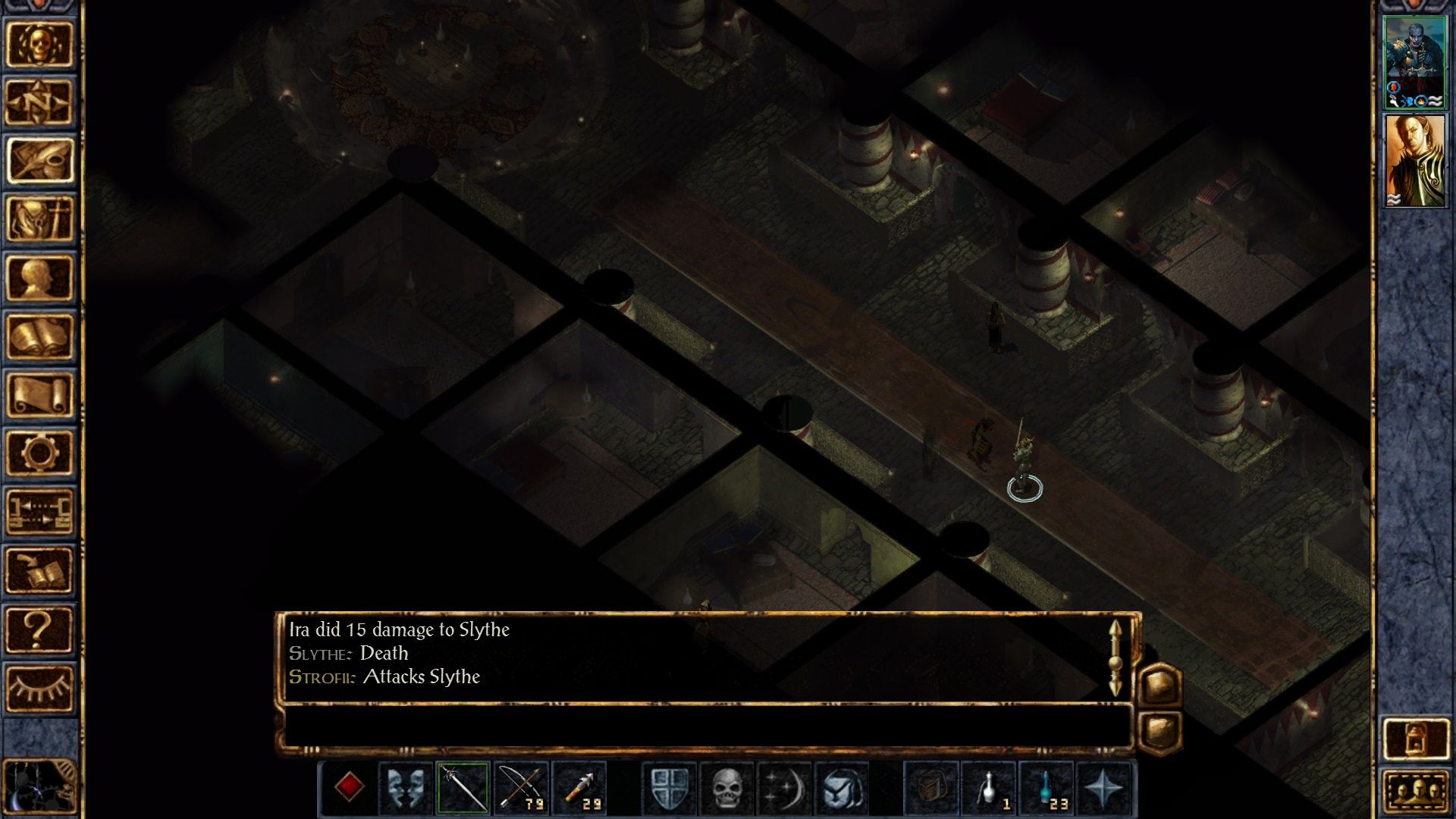Toggle the closed-eye hide interface button

tap(39, 688)
